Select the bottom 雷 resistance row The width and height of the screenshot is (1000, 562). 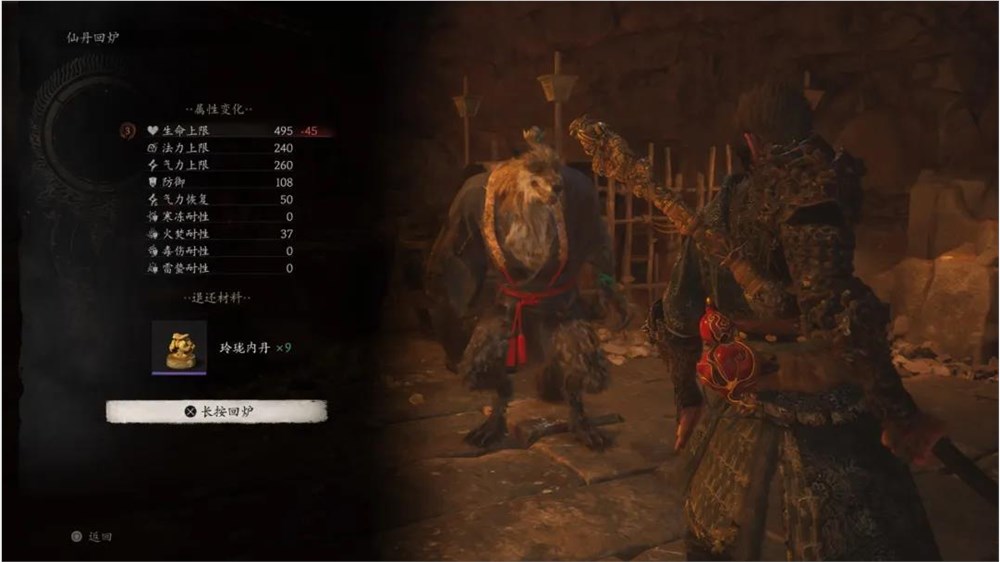(x=220, y=268)
